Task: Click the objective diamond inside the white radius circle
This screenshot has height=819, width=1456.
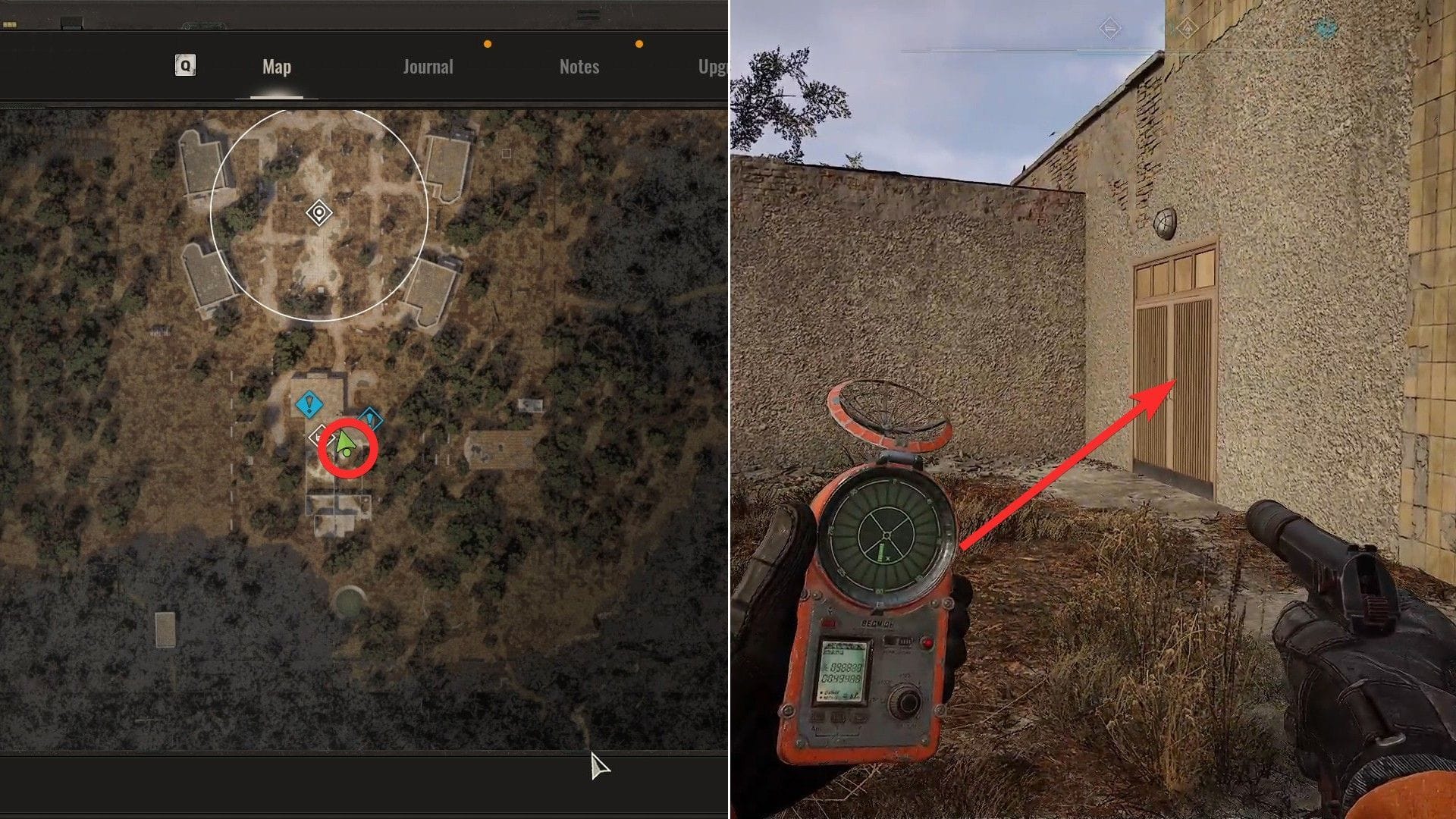Action: pyautogui.click(x=318, y=213)
